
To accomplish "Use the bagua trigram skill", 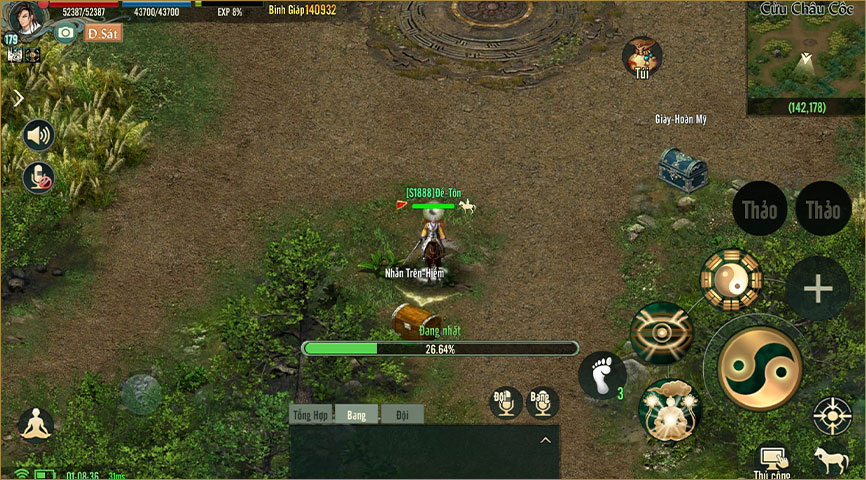I will point(731,280).
